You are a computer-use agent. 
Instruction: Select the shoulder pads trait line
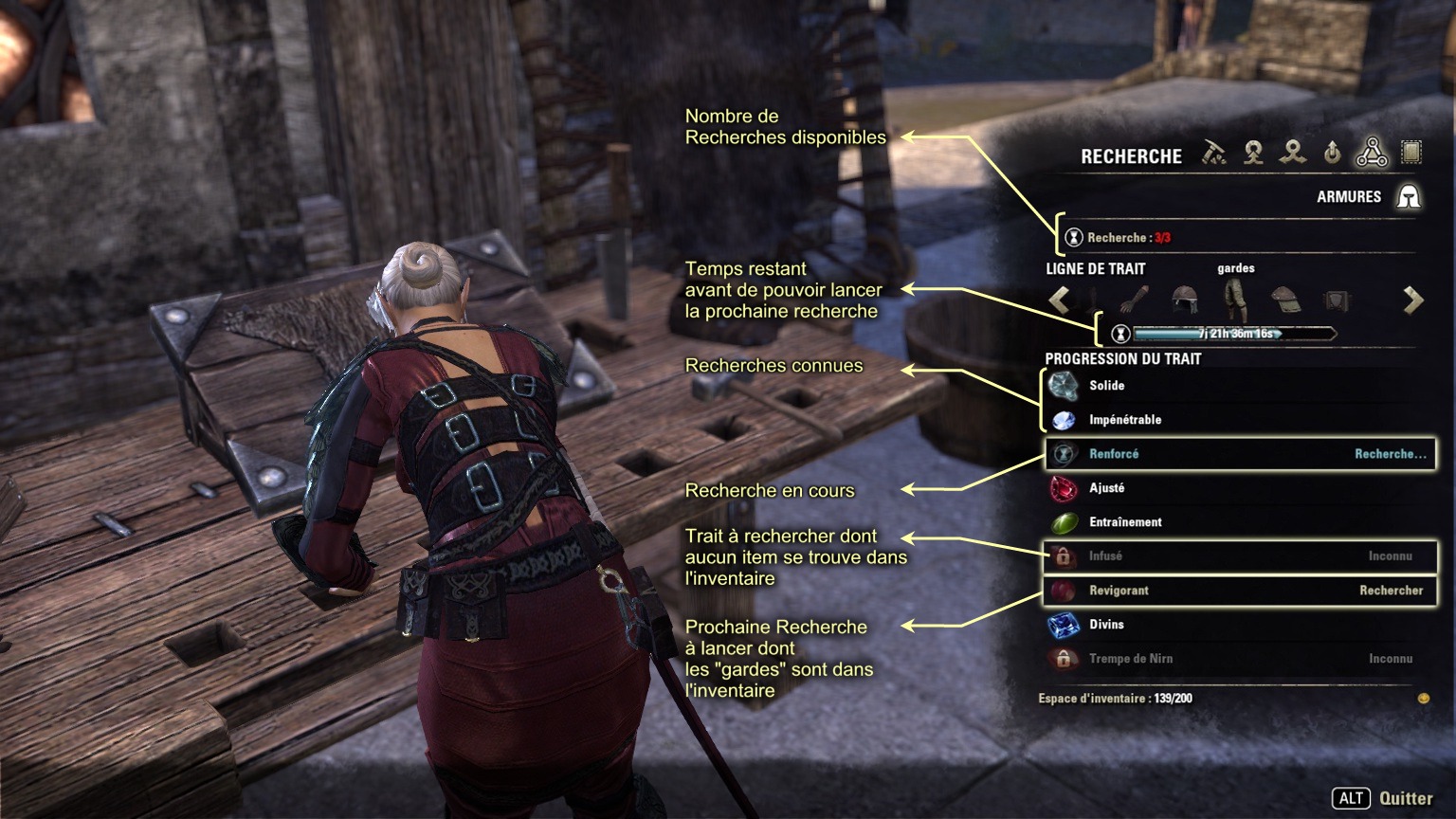click(1284, 300)
